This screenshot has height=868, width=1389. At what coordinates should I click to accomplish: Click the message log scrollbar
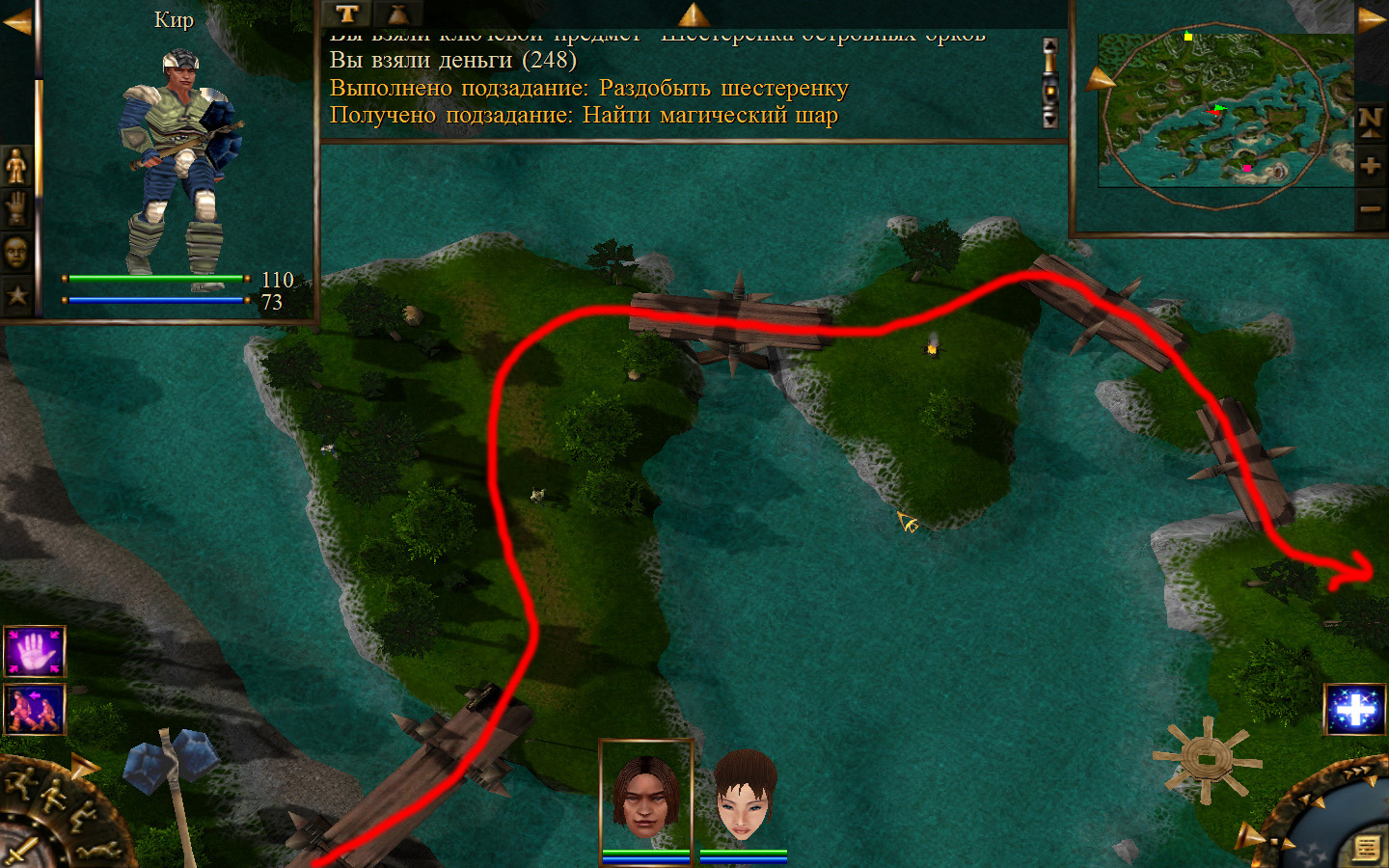(1050, 83)
